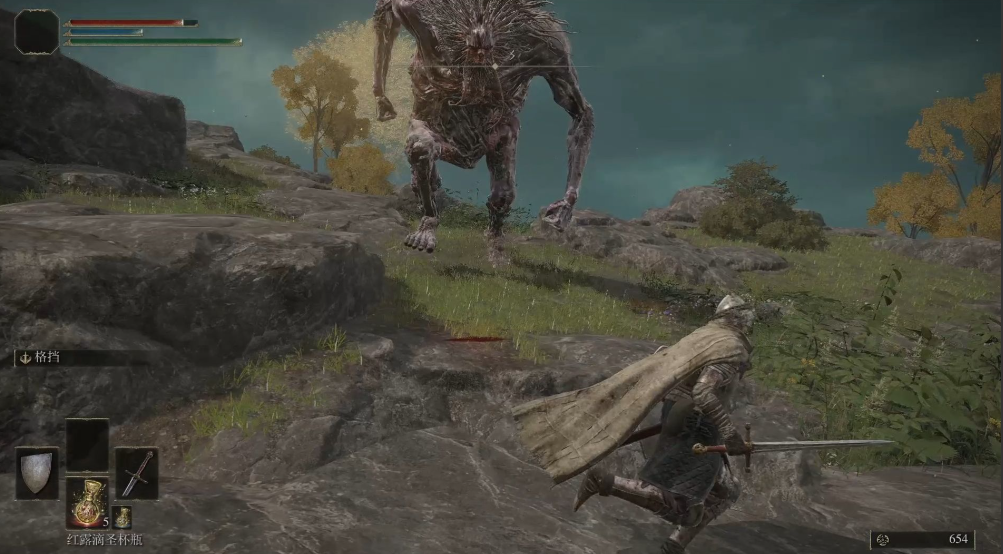Use the Flask of Crimson Tears (红露滴圣杯瓶)

87,501
